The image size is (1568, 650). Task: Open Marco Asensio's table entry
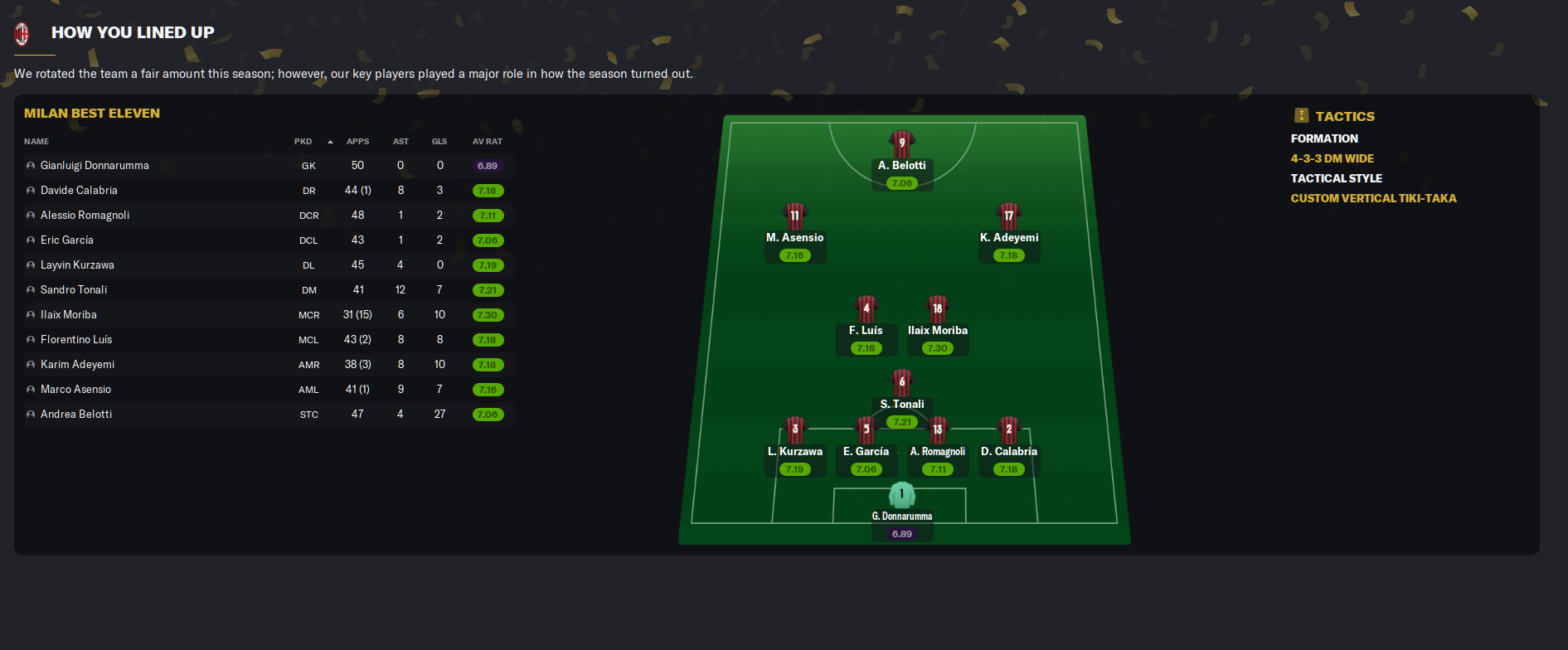point(75,390)
